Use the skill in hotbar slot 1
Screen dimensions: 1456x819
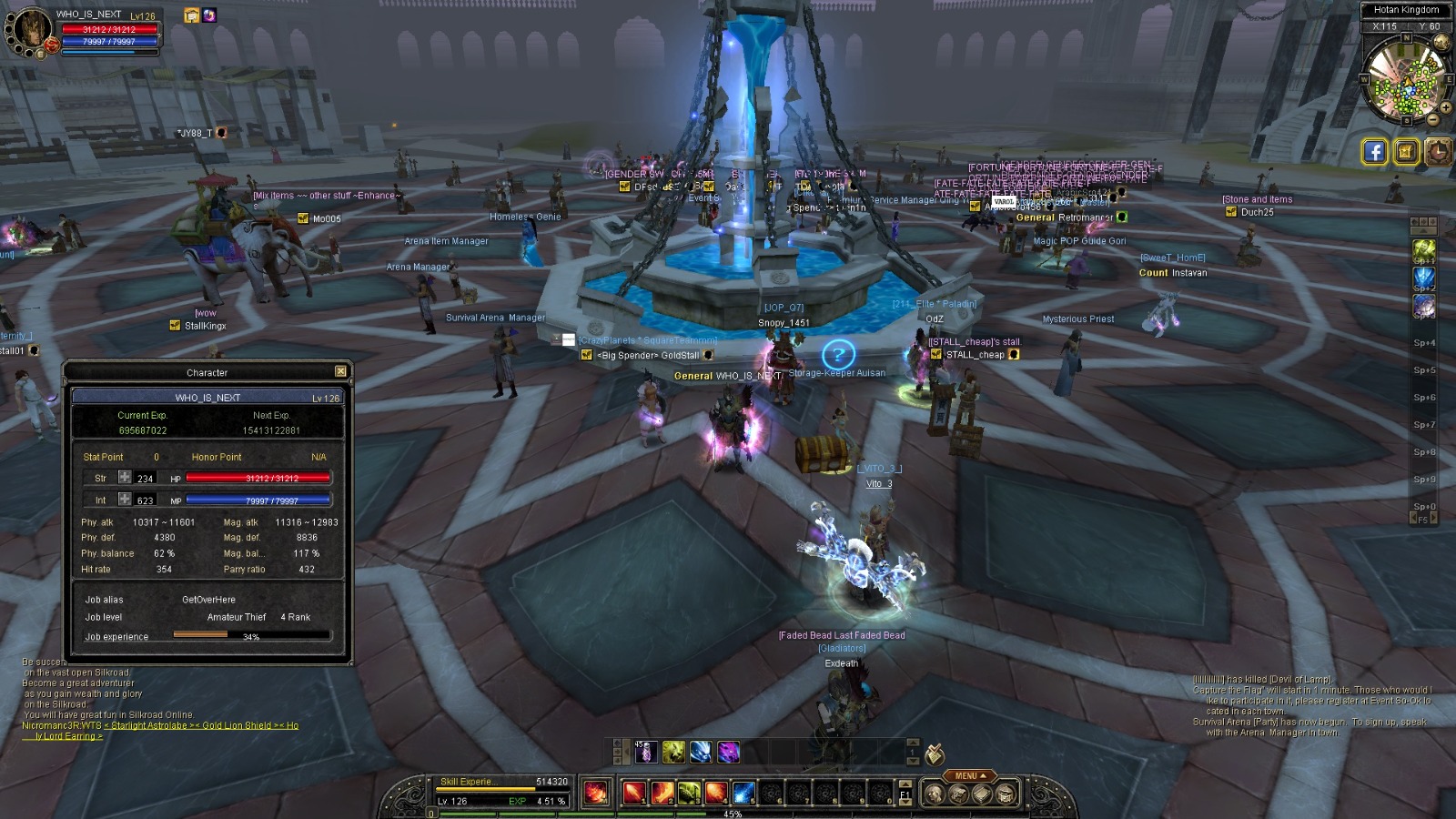634,794
